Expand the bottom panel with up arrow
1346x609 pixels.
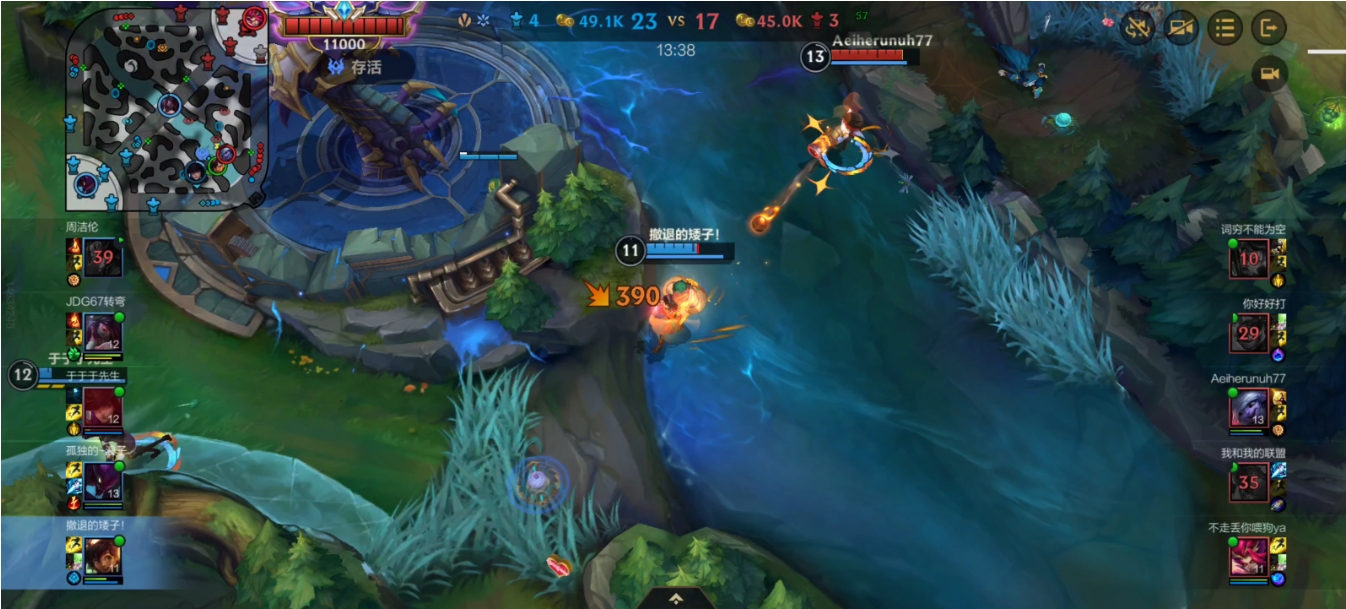click(676, 598)
